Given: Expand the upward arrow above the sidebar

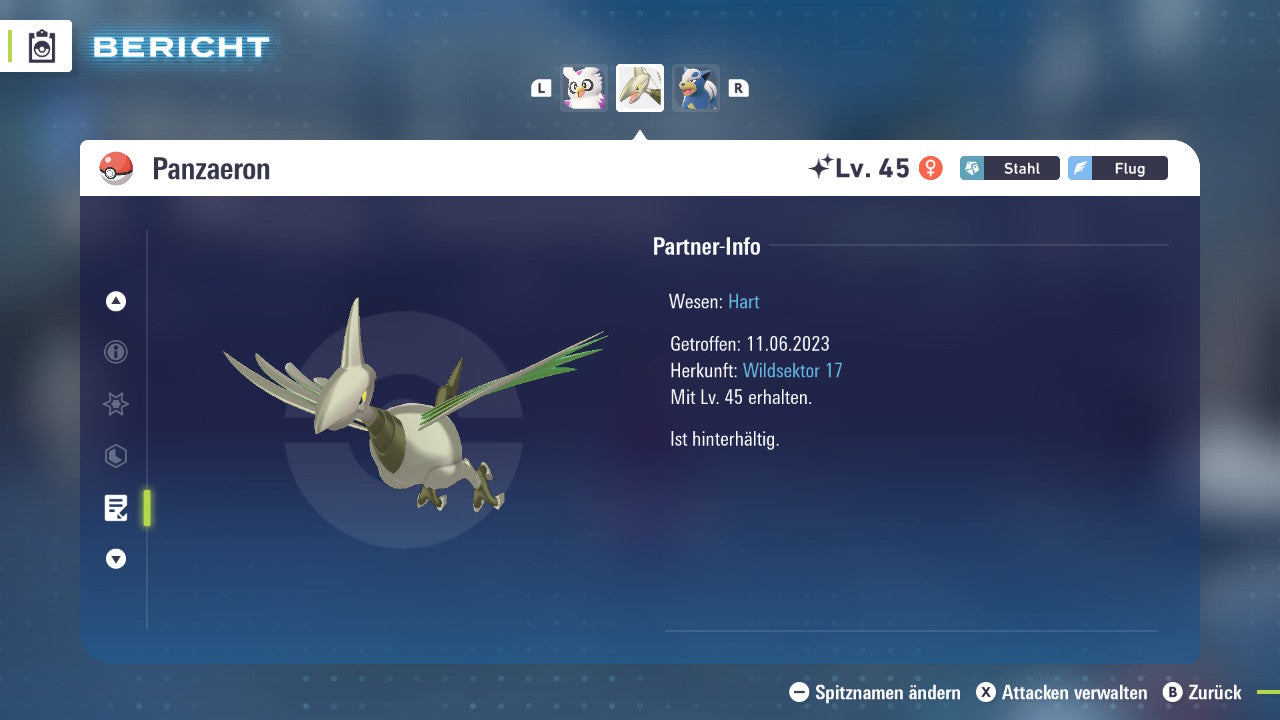Looking at the screenshot, I should [x=115, y=301].
